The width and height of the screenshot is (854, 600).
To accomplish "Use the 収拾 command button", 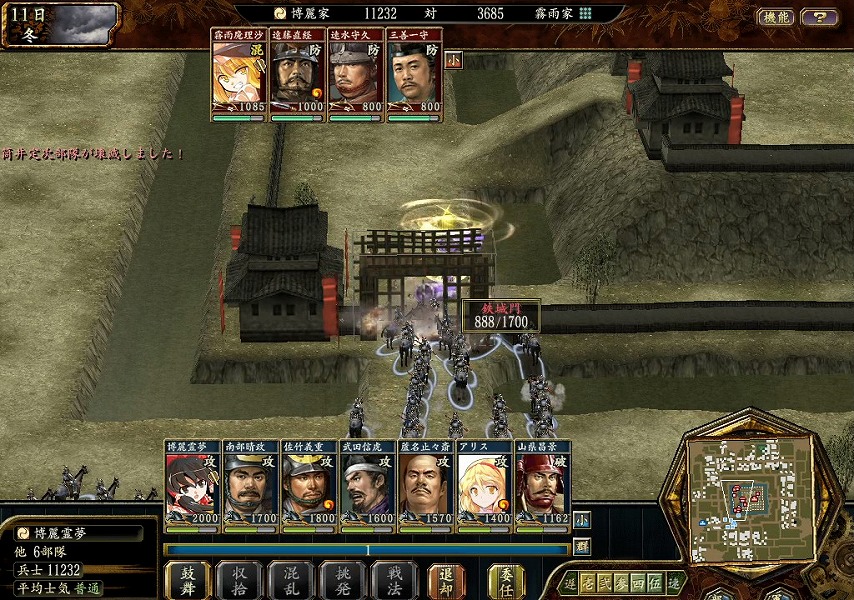I will 239,580.
